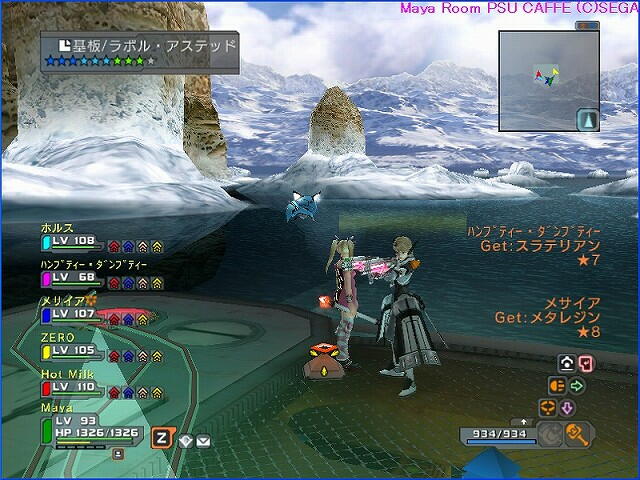Viewport: 640px width, 480px height.
Task: Activate the orange ring-shaped action icon
Action: pyautogui.click(x=547, y=408)
